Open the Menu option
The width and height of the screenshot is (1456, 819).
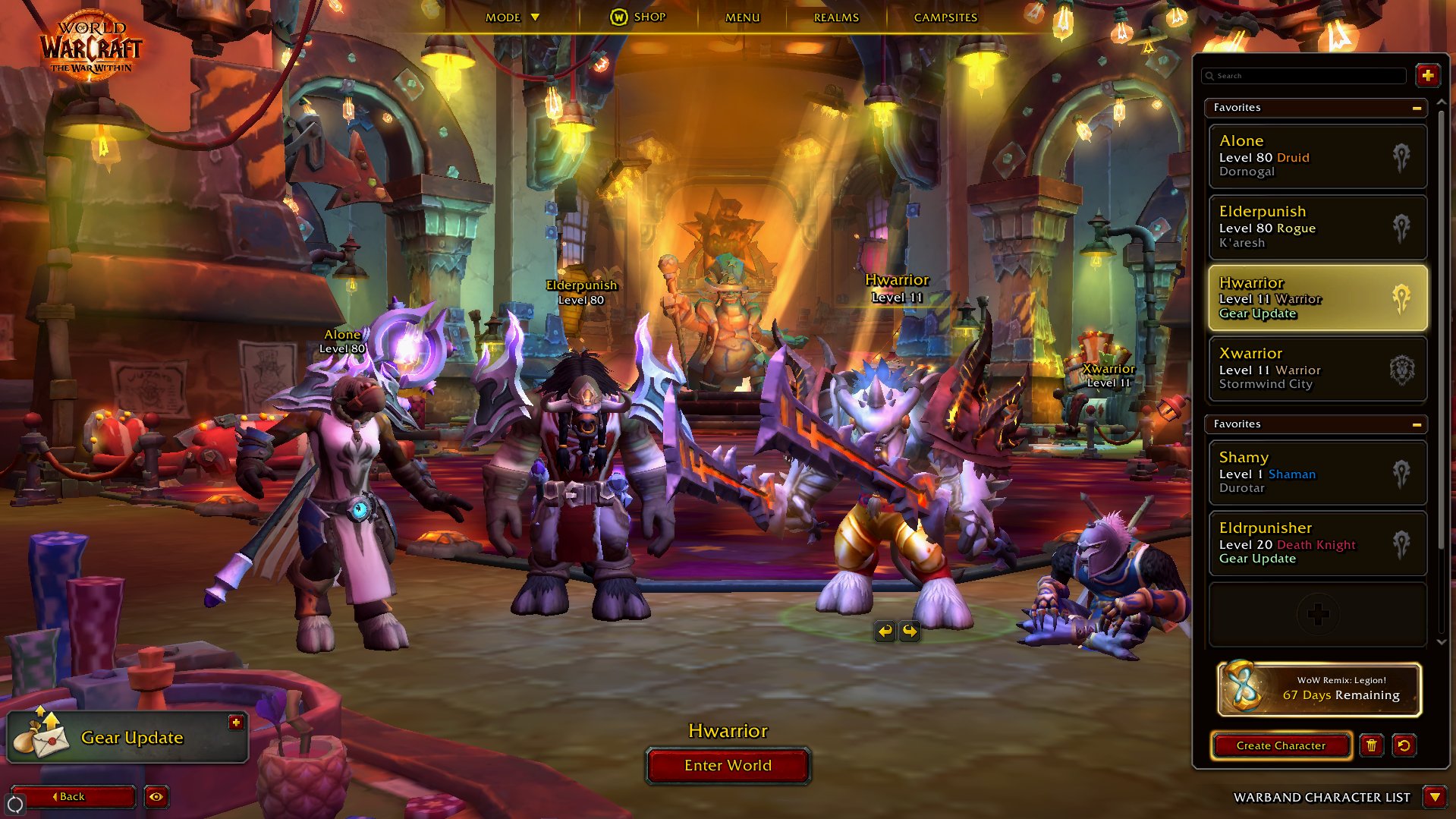pyautogui.click(x=742, y=17)
